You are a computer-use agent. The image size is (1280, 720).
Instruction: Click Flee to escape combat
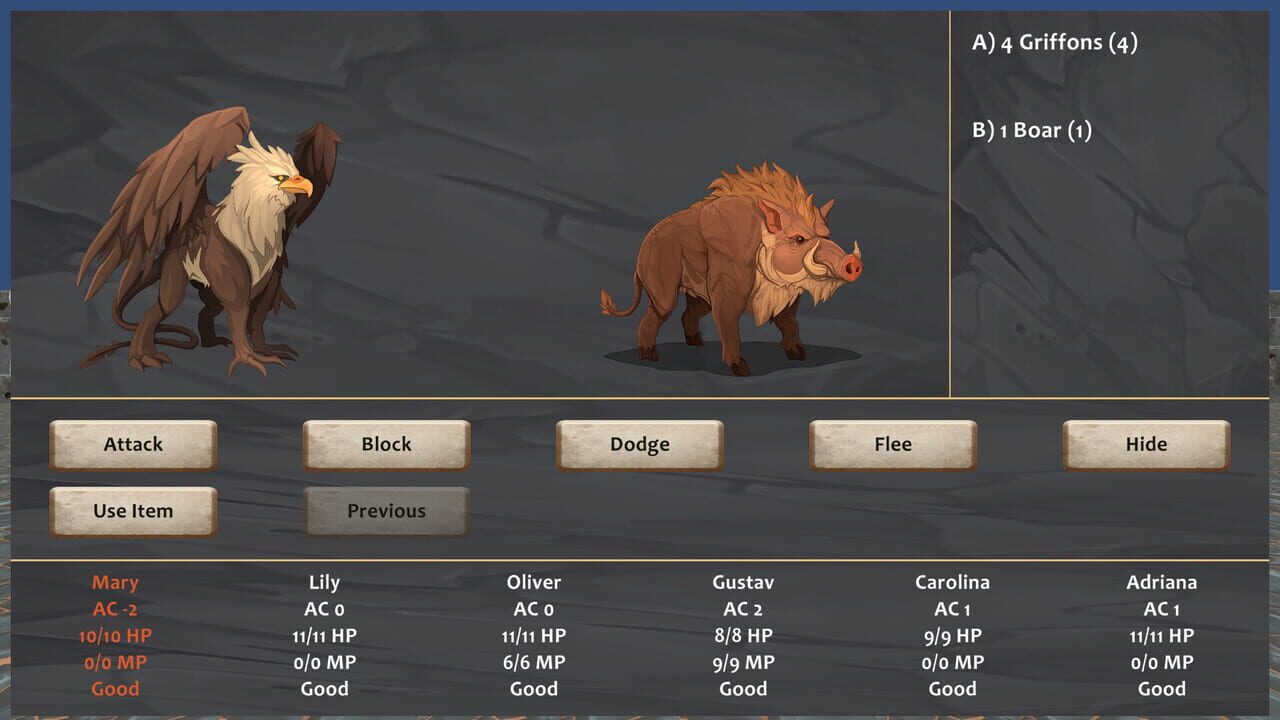click(x=892, y=444)
